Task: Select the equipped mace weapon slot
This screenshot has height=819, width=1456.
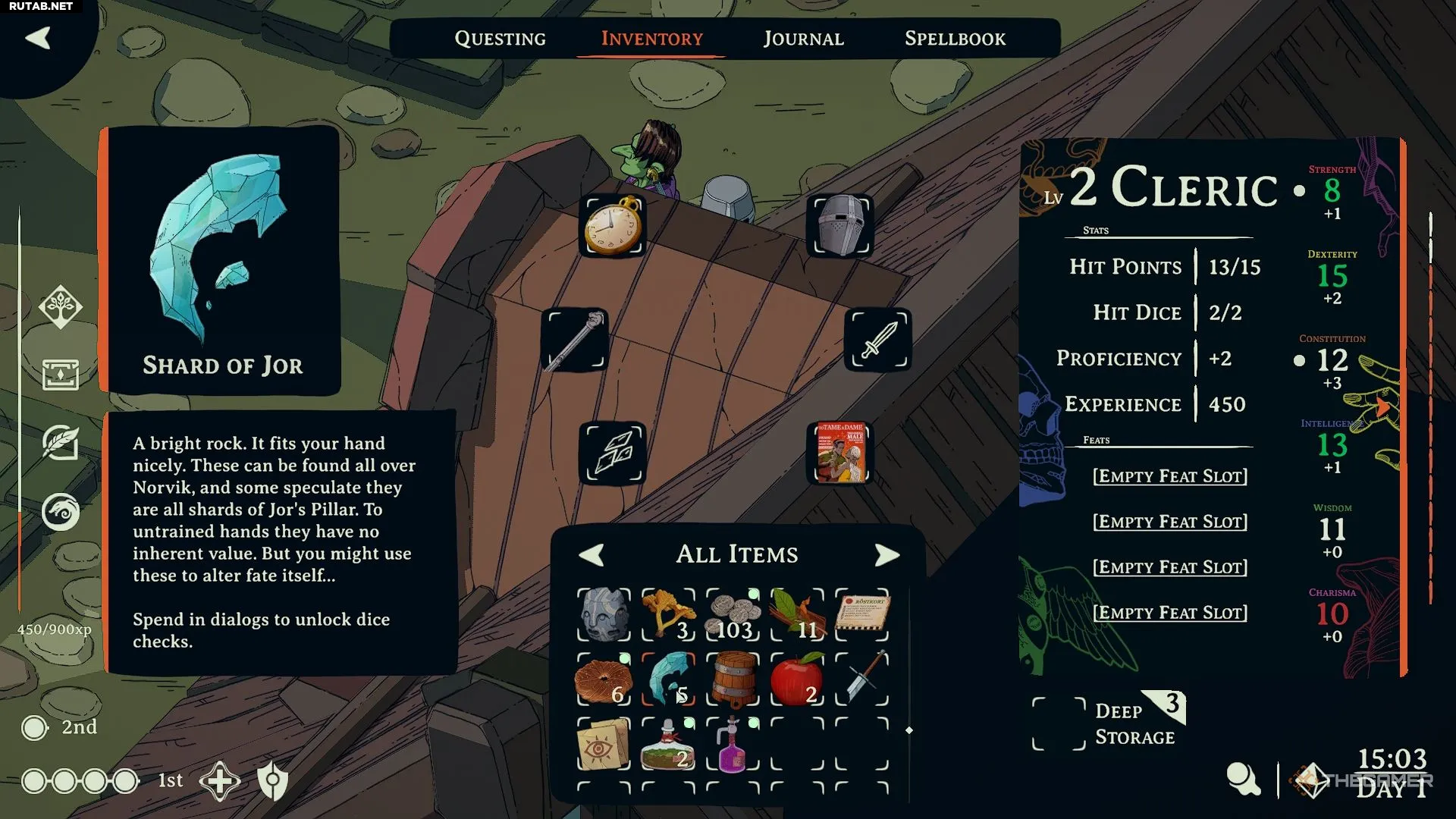Action: [x=575, y=340]
